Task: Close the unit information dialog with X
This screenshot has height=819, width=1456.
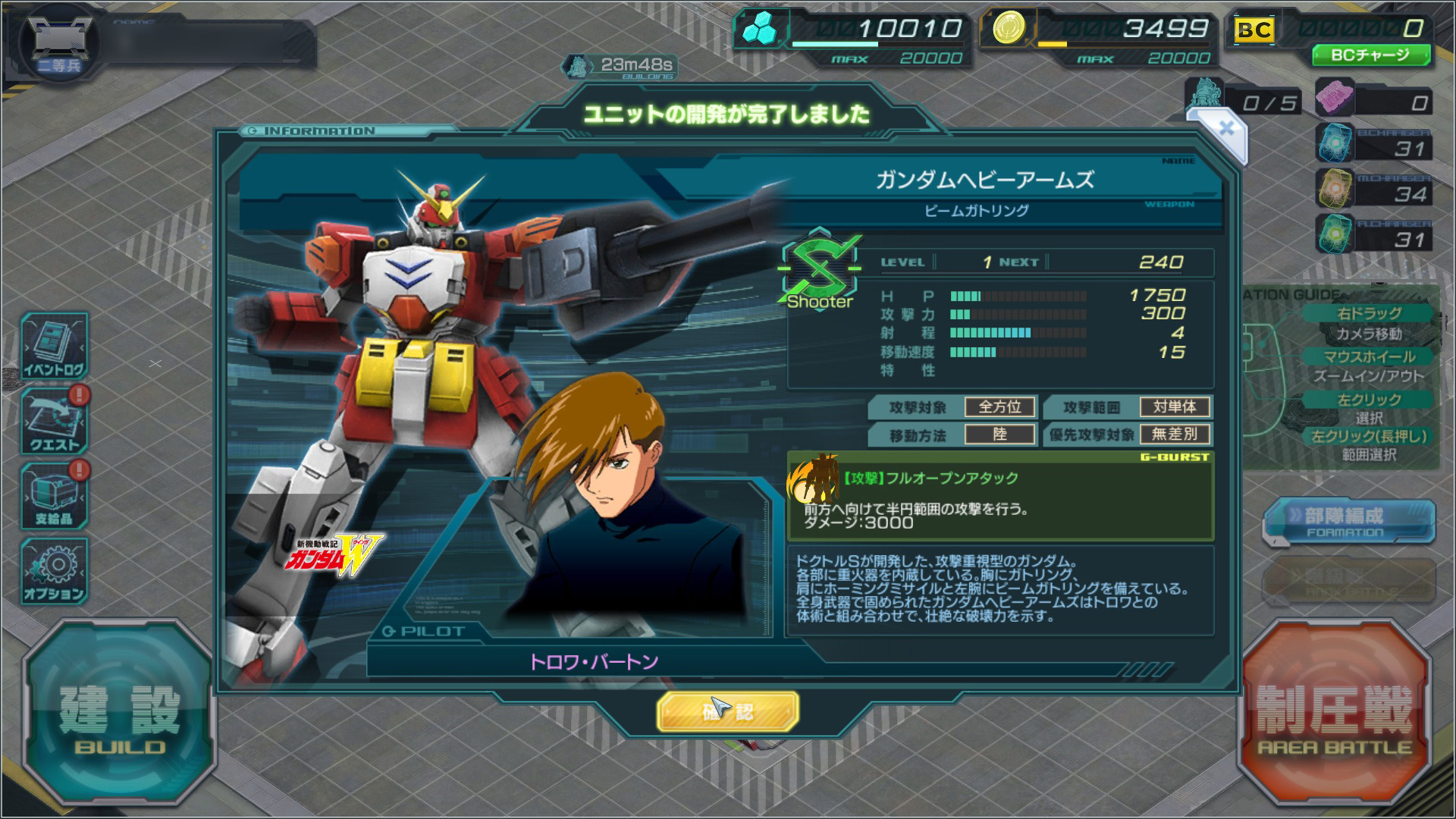Action: 1225,128
